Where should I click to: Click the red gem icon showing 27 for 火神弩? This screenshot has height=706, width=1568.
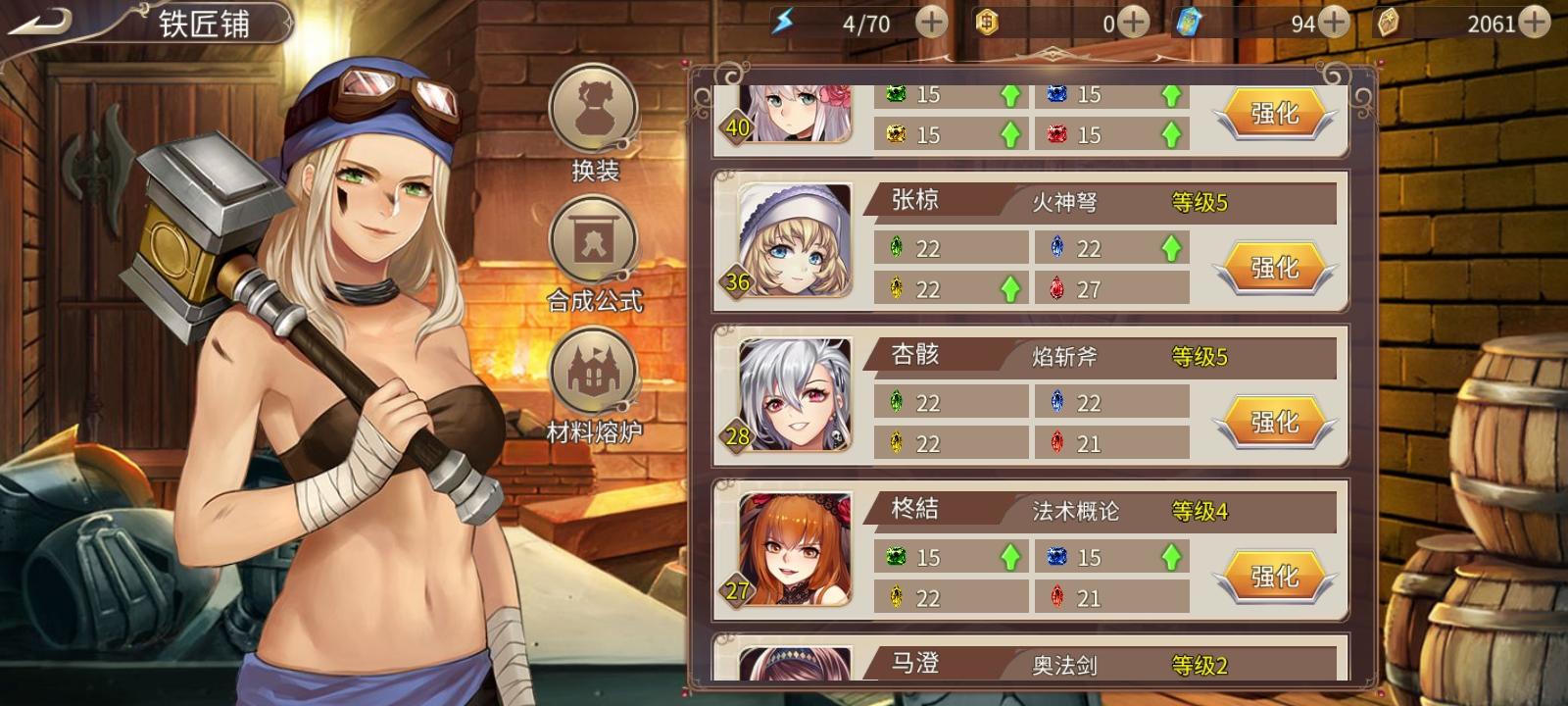tap(1056, 288)
